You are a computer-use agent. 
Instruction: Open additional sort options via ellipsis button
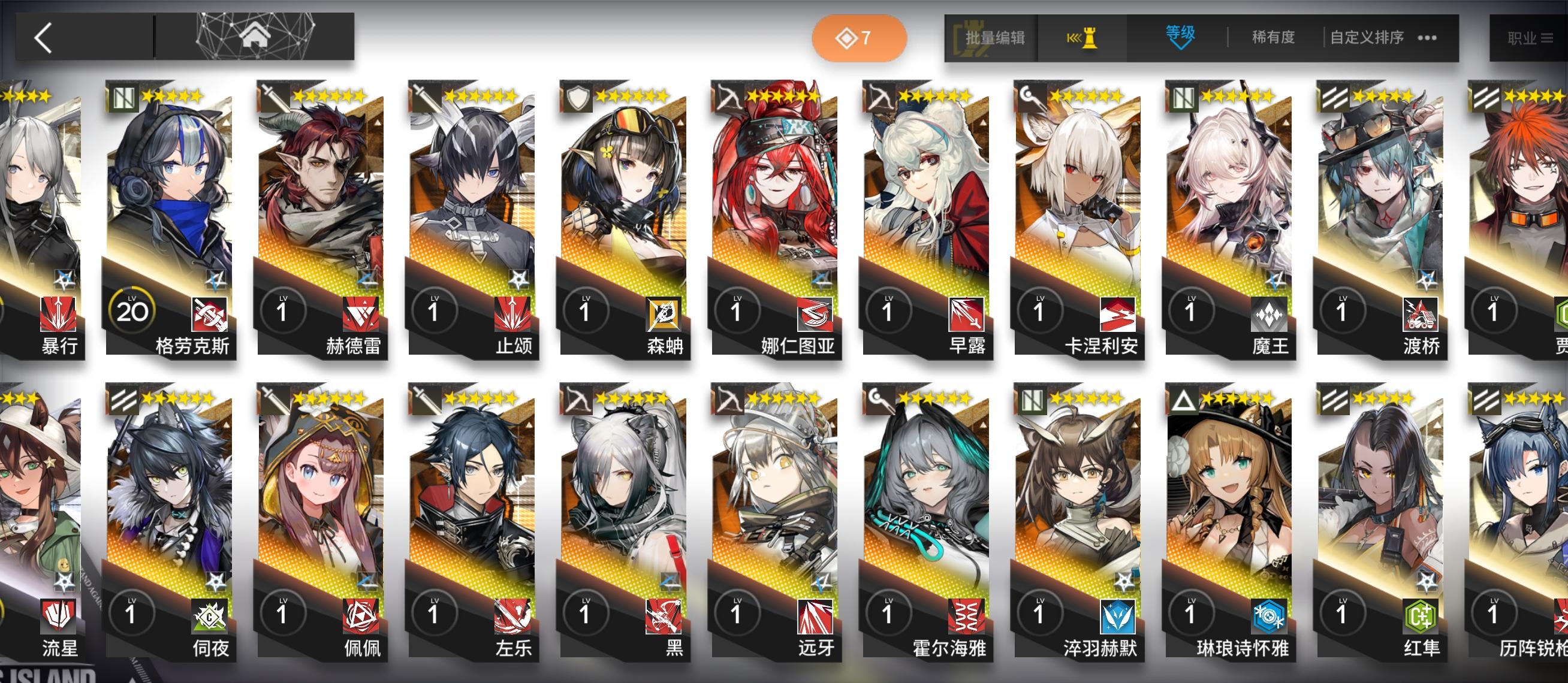point(1427,37)
